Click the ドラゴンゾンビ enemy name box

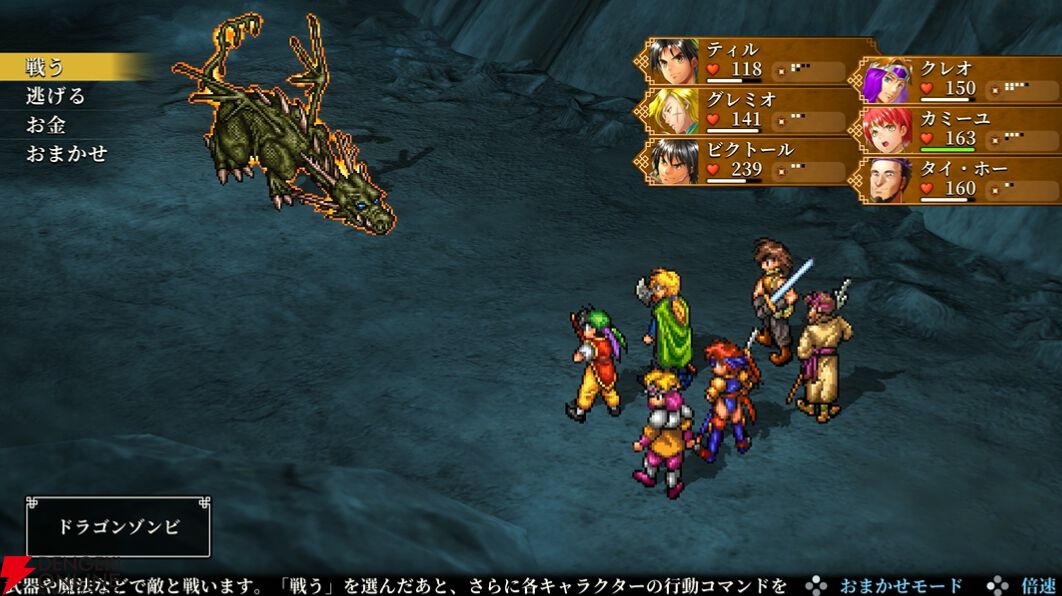118,527
